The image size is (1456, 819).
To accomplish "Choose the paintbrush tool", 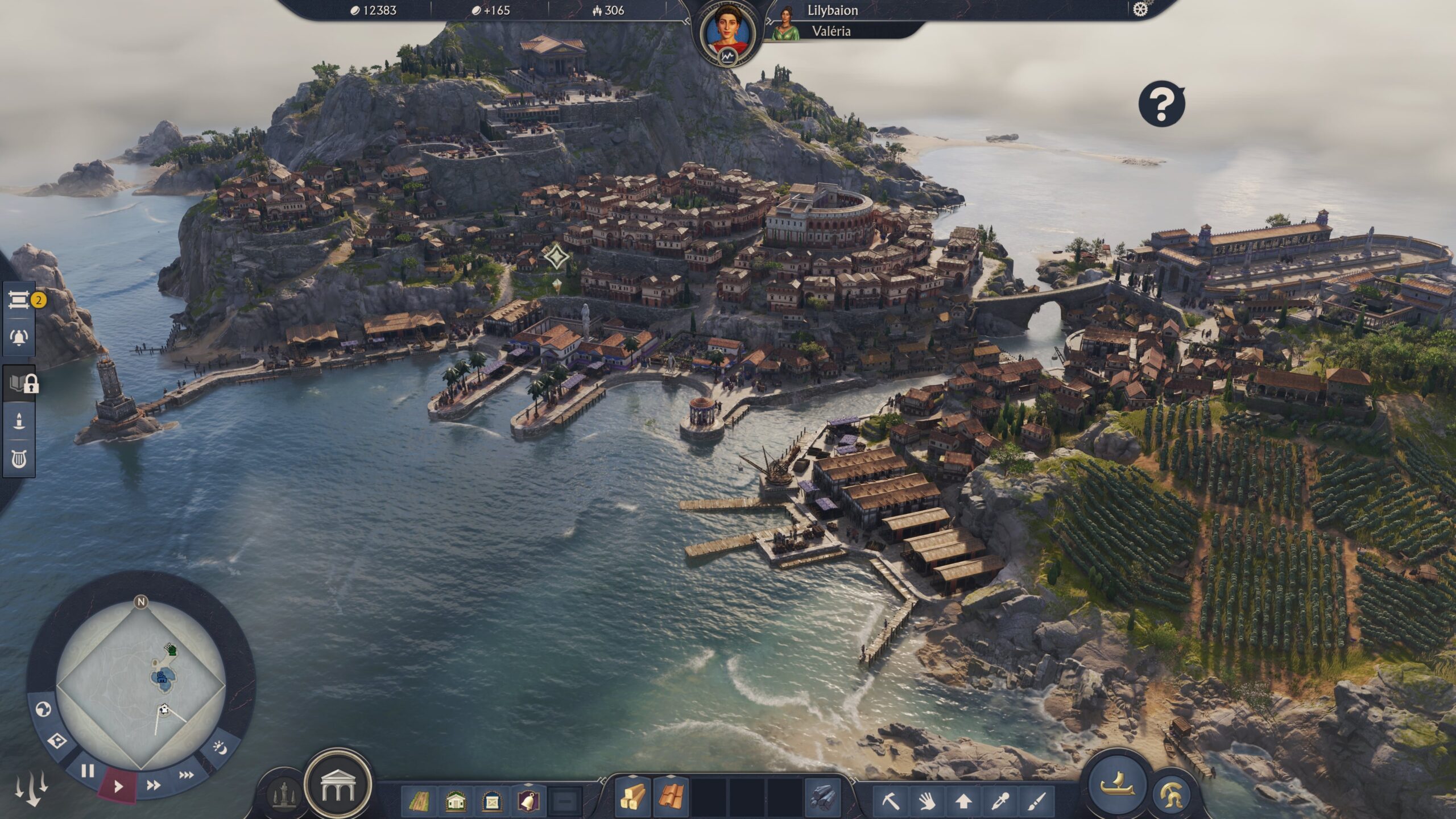I will pyautogui.click(x=1036, y=801).
